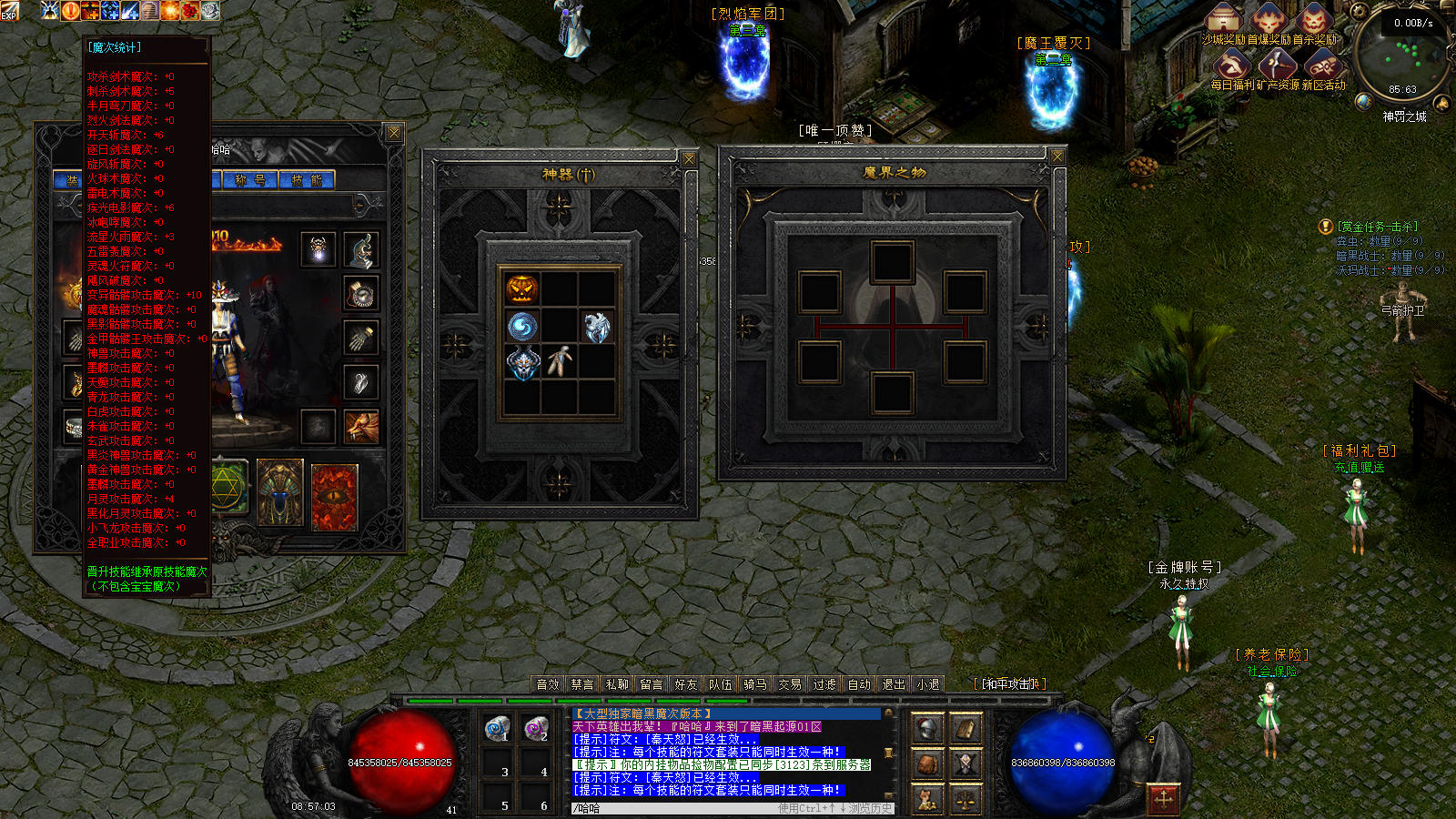Open the 每日福利 daily benefits icon

click(x=1233, y=66)
